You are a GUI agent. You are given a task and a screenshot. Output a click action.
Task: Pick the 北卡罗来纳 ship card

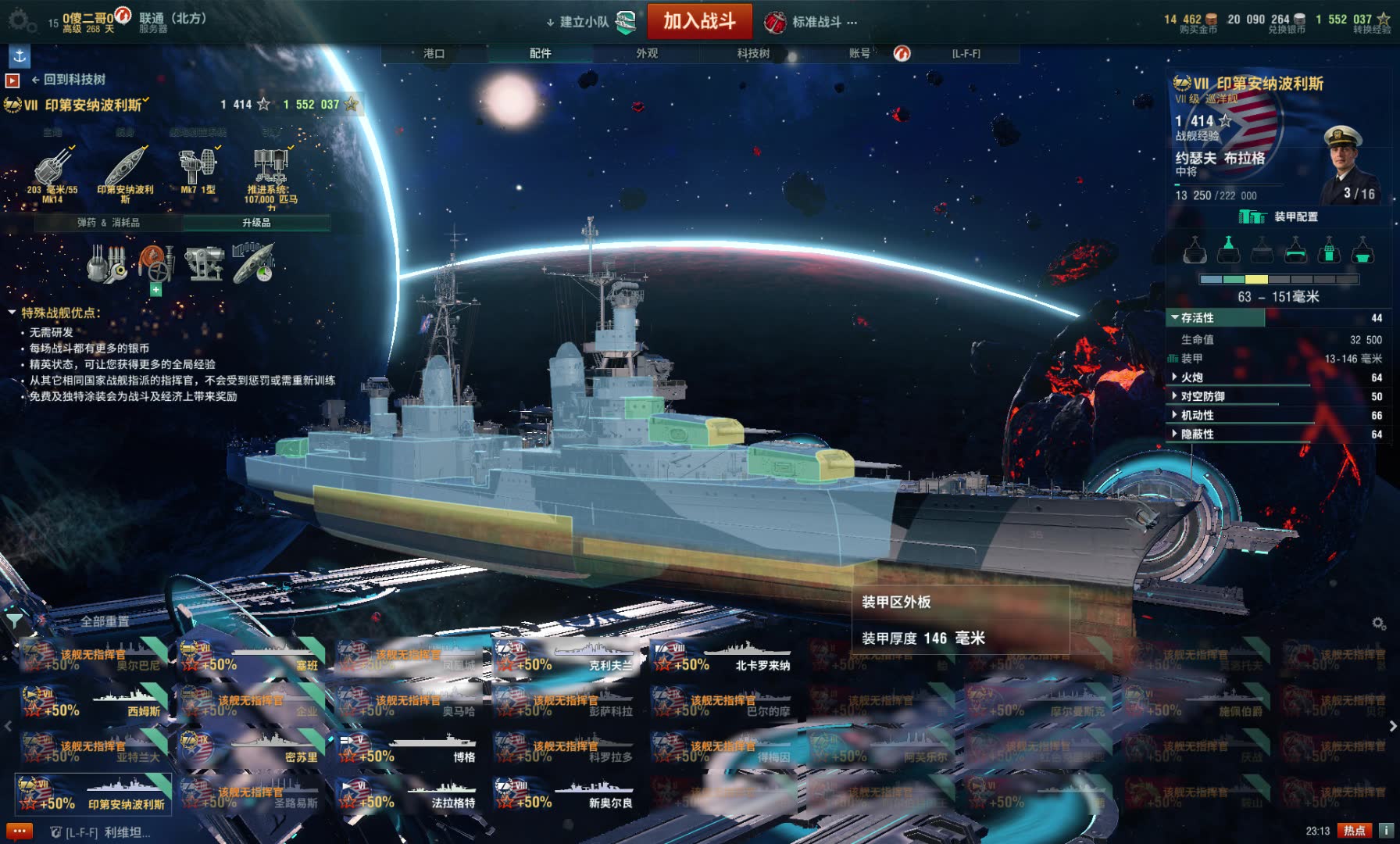point(723,656)
